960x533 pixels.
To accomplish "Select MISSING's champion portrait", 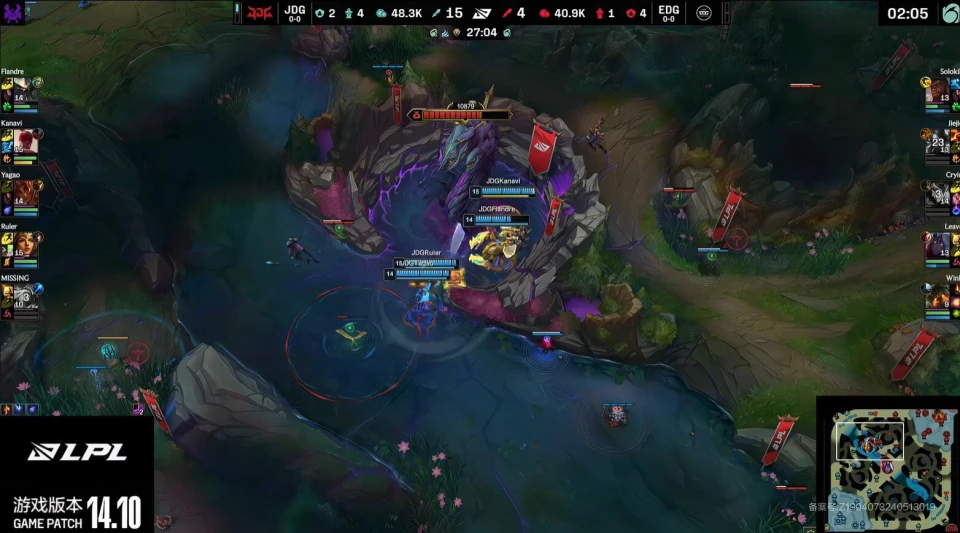I will (x=26, y=298).
